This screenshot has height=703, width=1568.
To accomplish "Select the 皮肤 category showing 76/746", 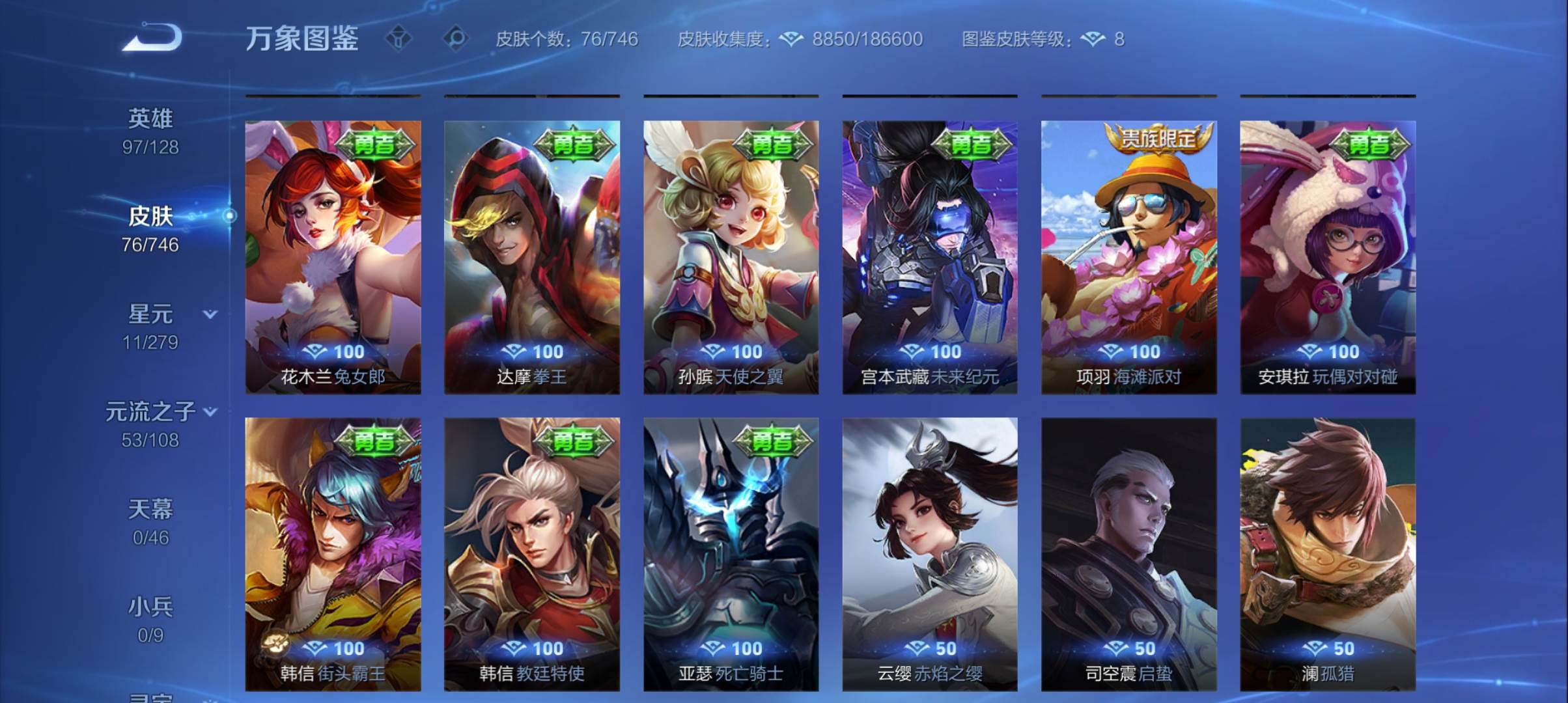I will point(151,217).
